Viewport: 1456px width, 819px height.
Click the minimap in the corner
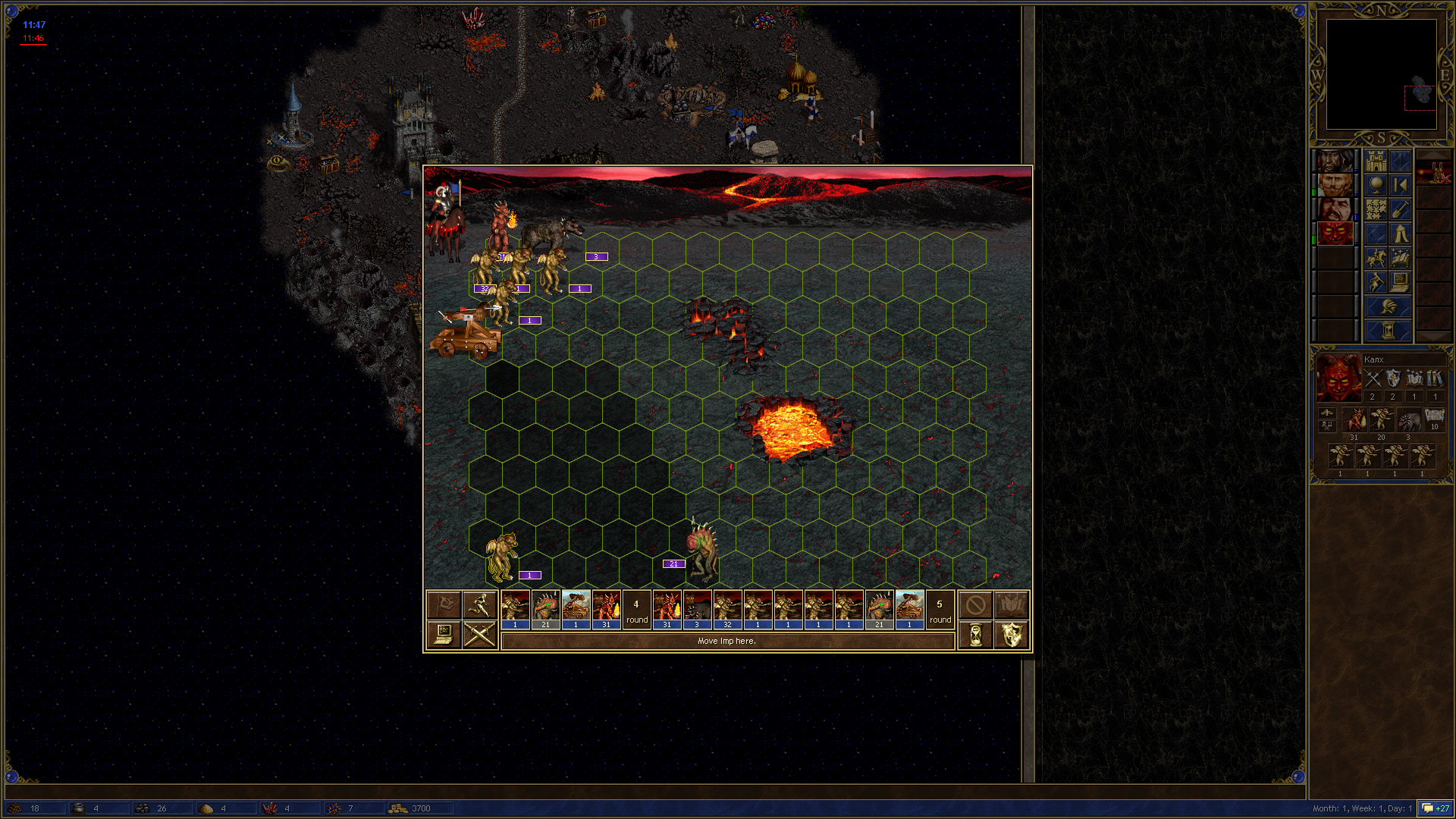tap(1381, 74)
